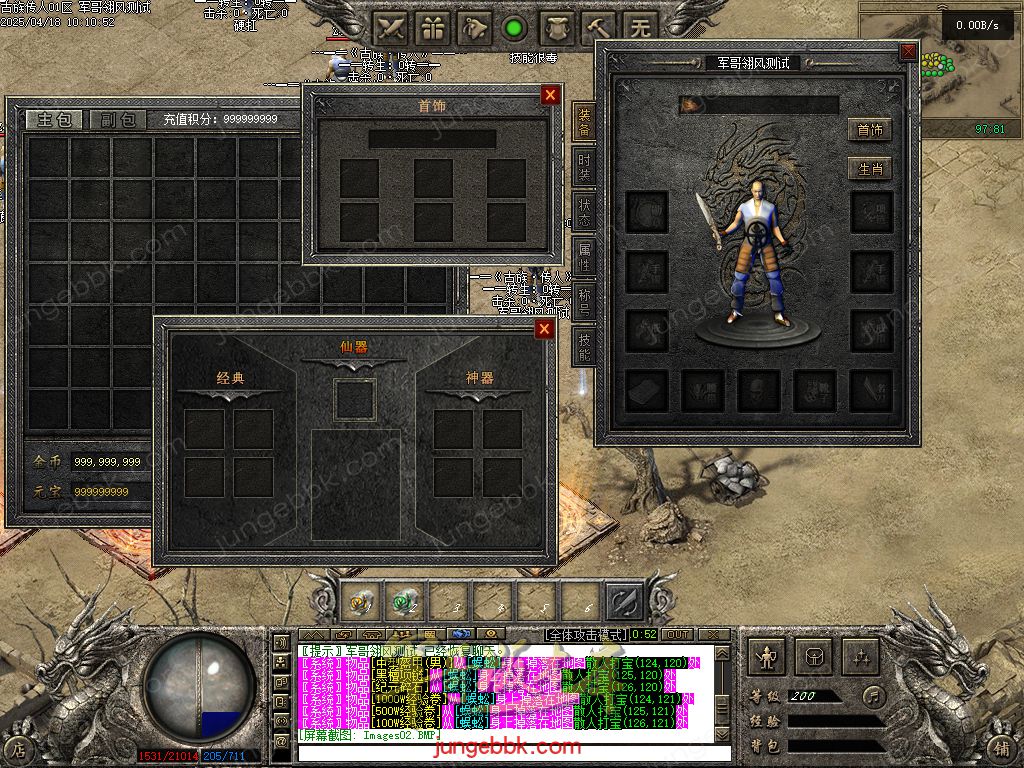Image resolution: width=1024 pixels, height=768 pixels.
Task: Show the 属性 attributes side tab
Action: click(584, 257)
